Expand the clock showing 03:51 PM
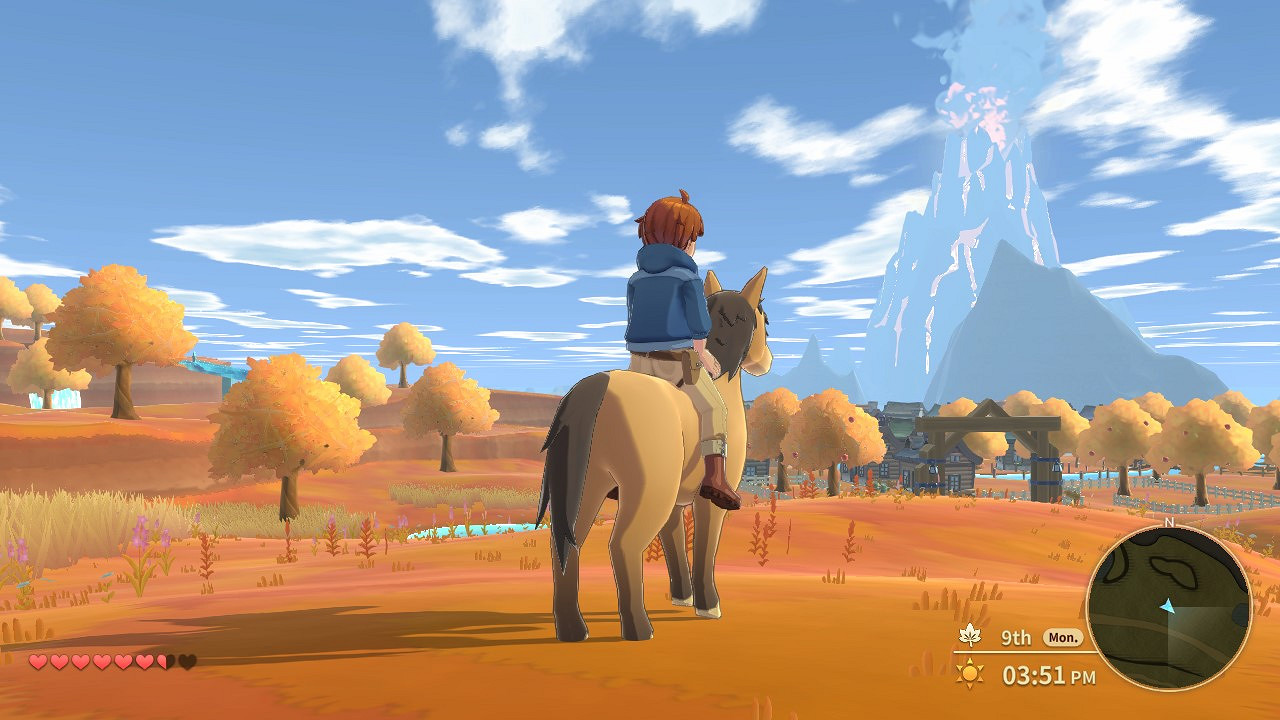The image size is (1280, 720). point(1035,673)
